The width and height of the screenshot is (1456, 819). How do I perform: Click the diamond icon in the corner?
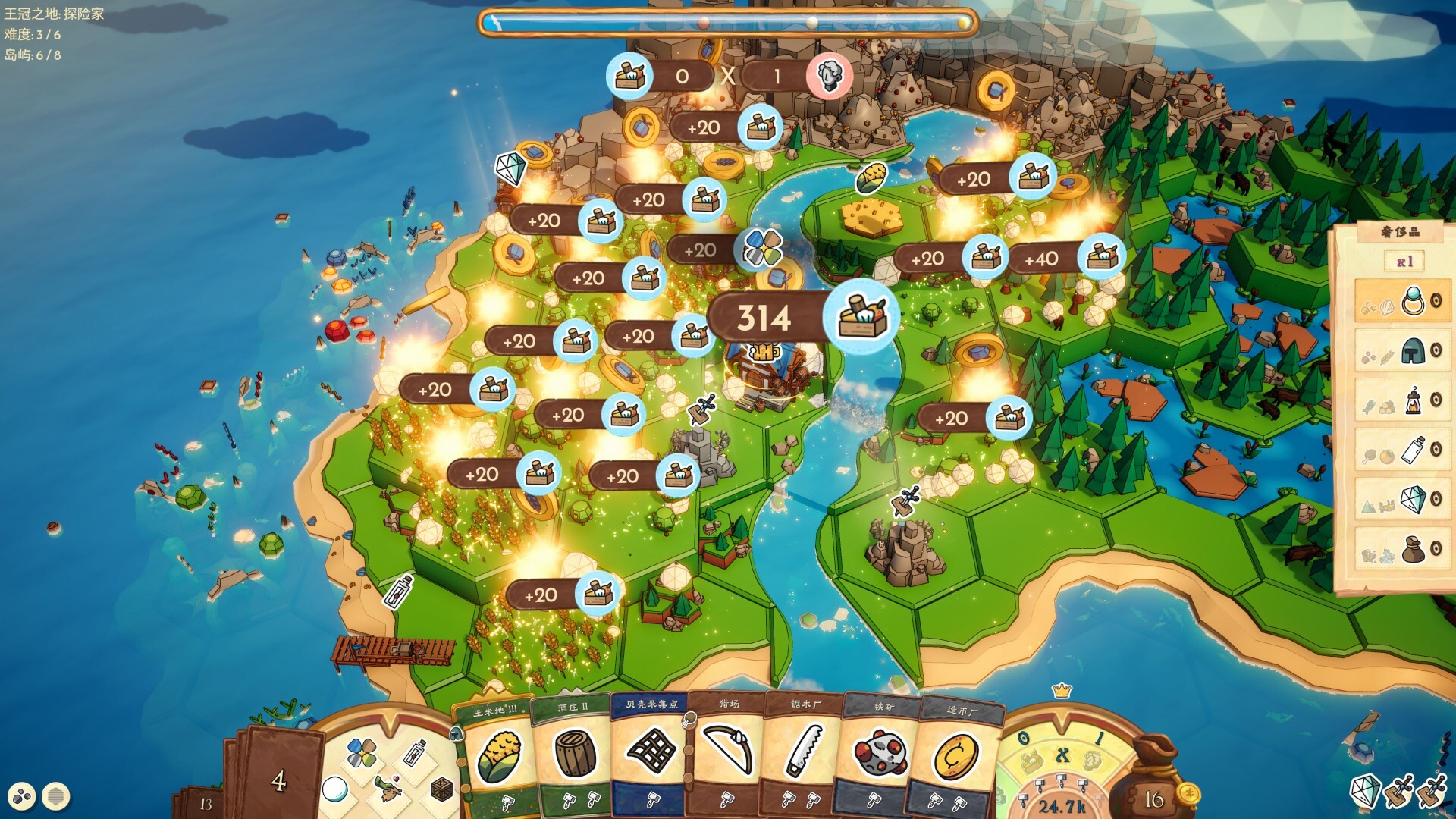click(1364, 791)
